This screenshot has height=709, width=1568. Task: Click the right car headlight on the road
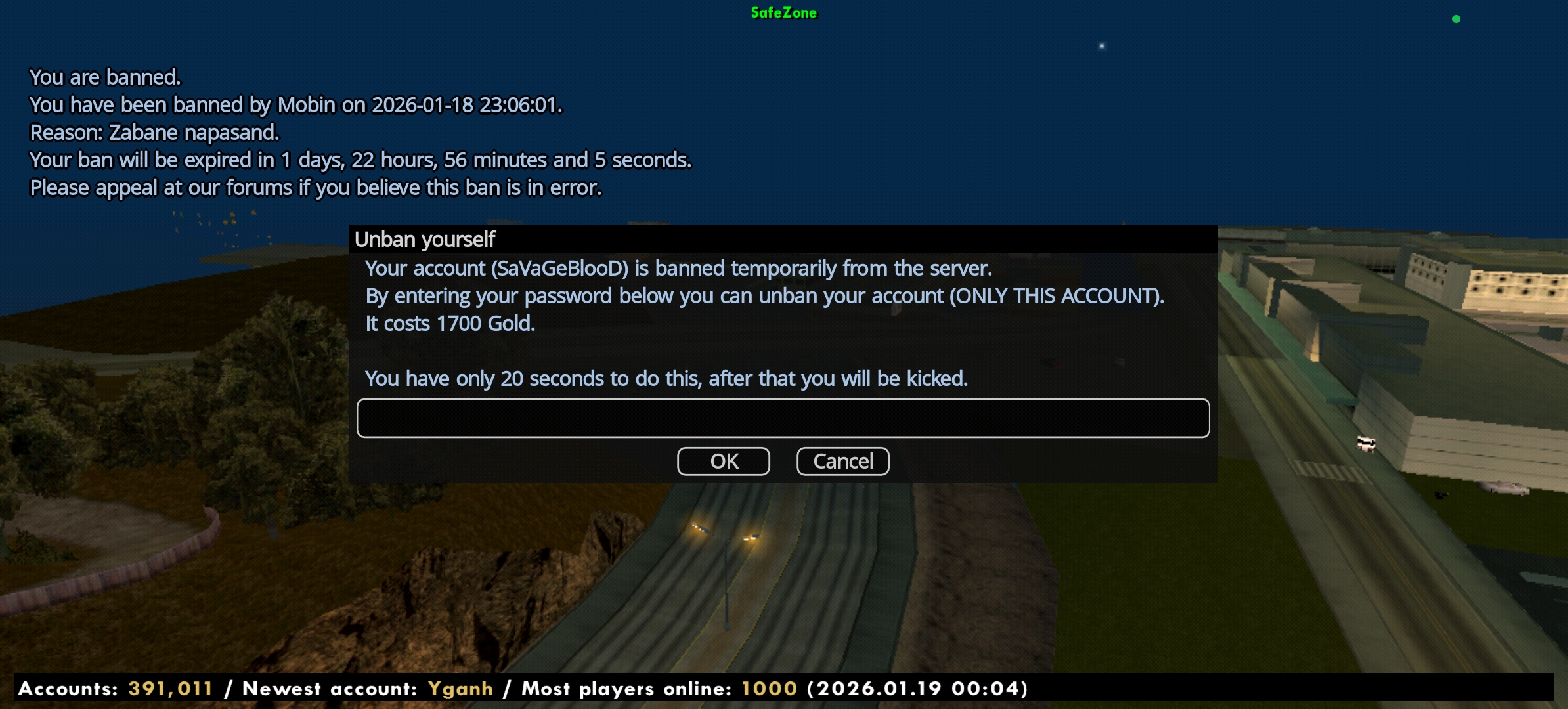pyautogui.click(x=749, y=538)
